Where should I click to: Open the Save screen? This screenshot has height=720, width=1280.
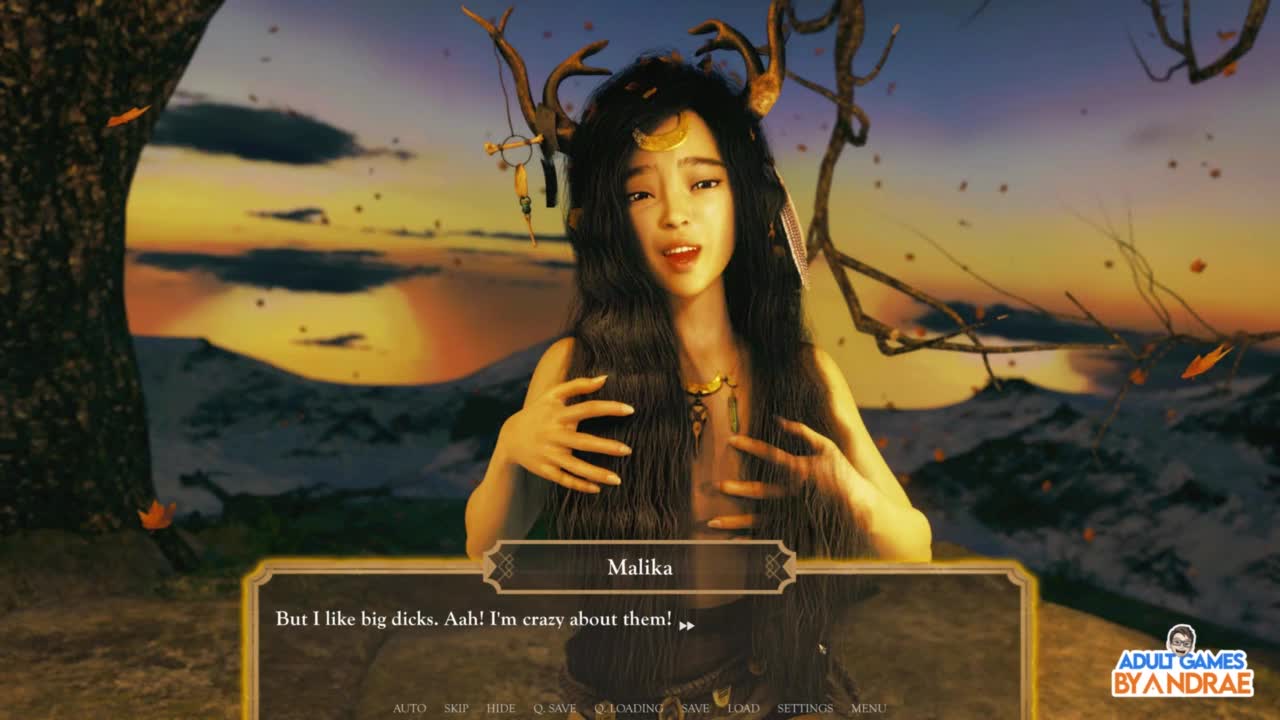pyautogui.click(x=695, y=708)
